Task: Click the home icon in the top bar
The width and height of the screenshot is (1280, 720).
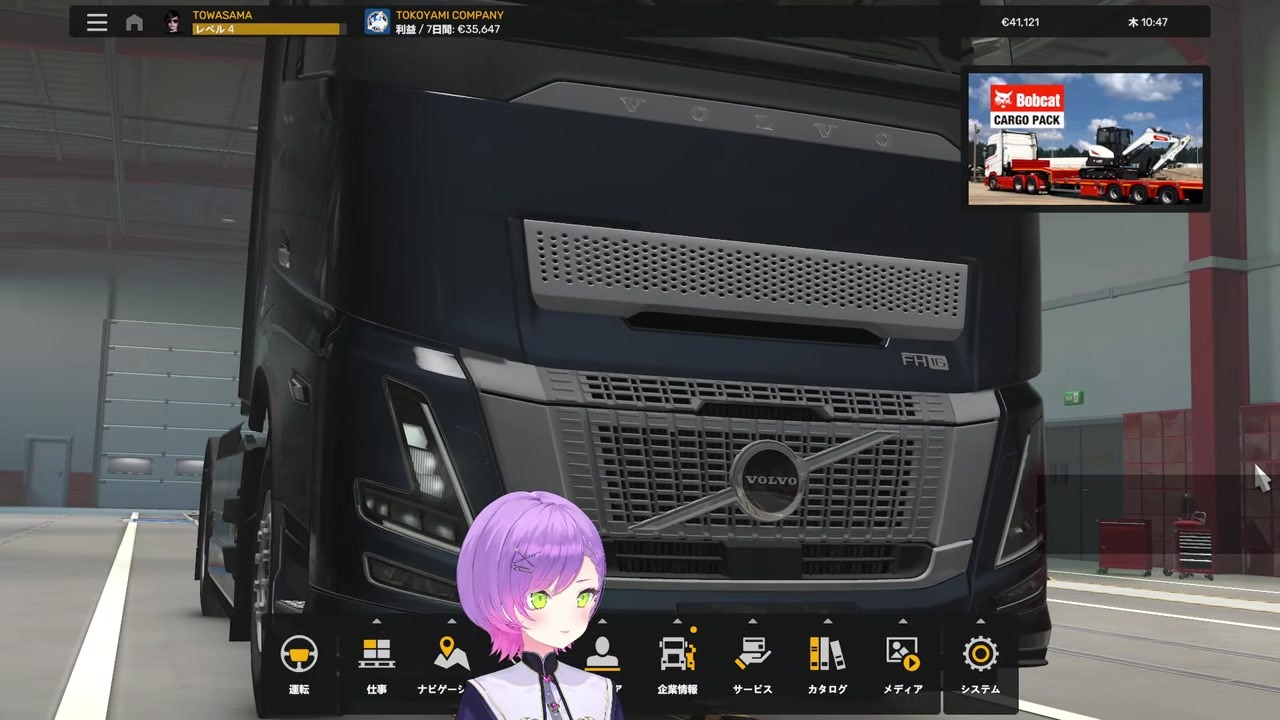Action: click(x=134, y=22)
